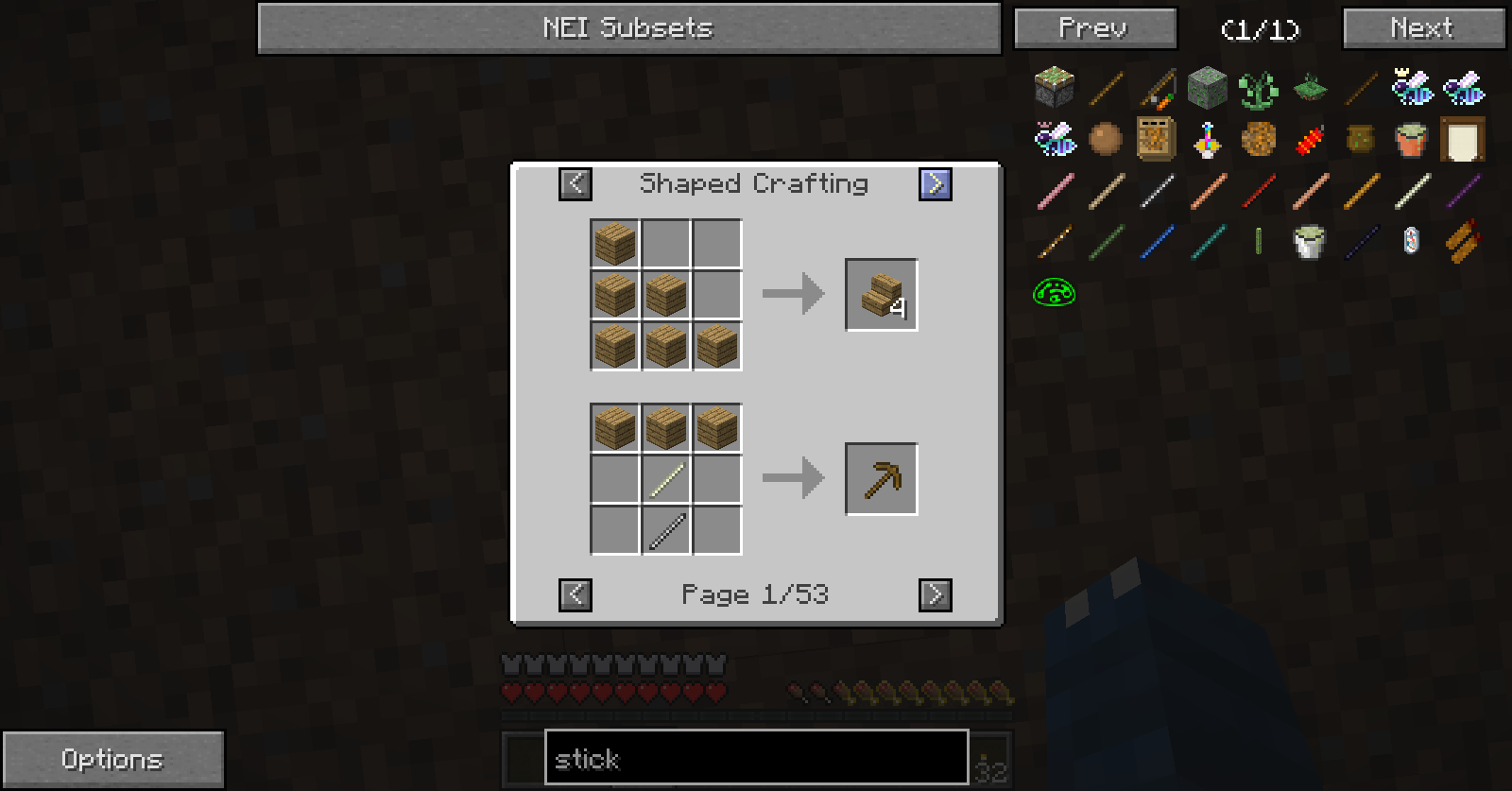Go to the Prev item page
Viewport: 1512px width, 791px height.
(x=1094, y=28)
